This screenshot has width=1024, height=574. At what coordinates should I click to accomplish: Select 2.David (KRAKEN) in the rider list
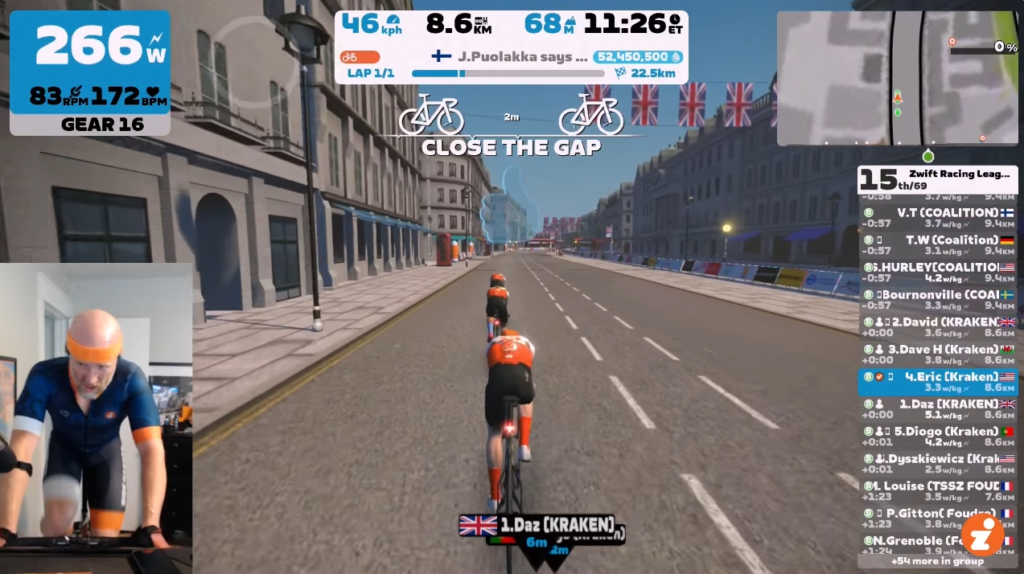point(937,327)
